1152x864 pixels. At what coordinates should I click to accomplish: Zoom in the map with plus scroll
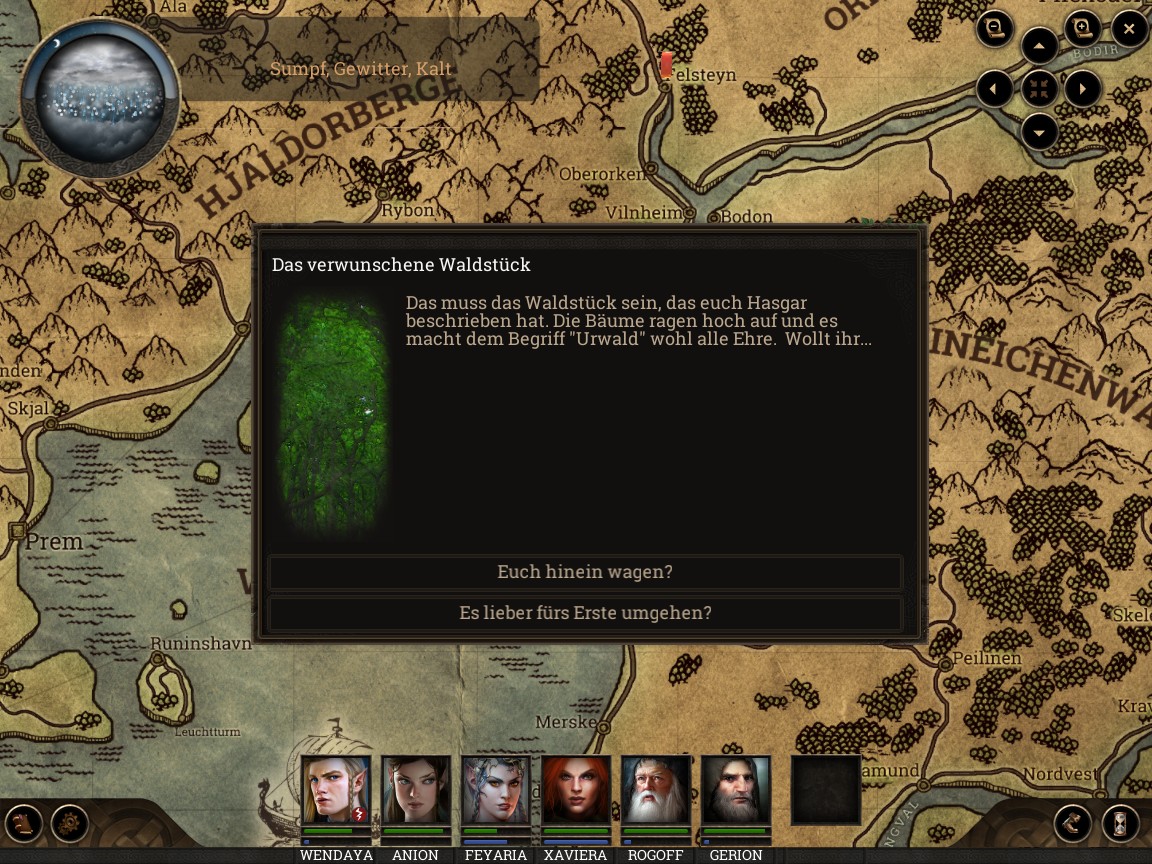1082,29
